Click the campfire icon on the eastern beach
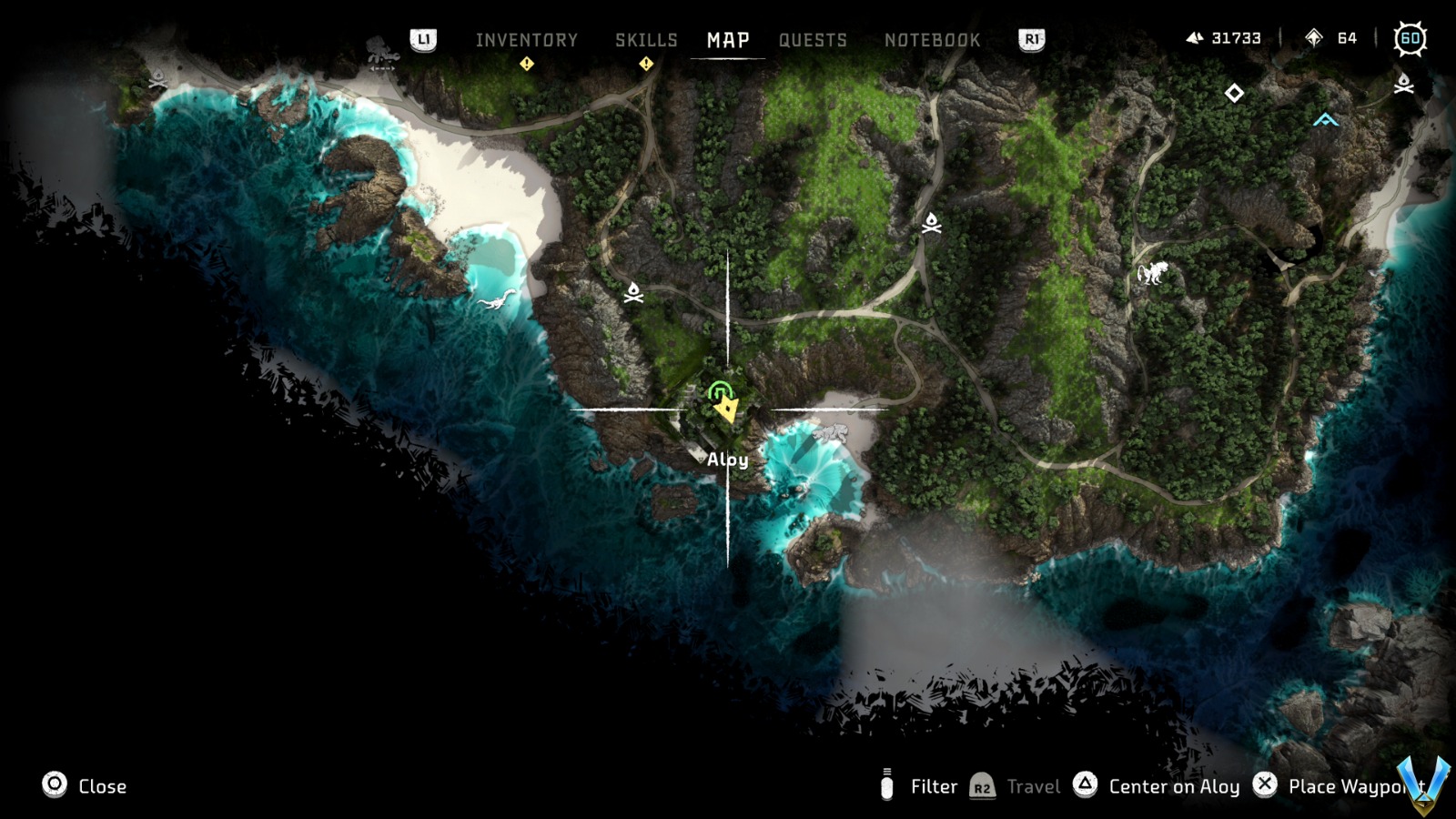The width and height of the screenshot is (1456, 819). (x=1402, y=86)
